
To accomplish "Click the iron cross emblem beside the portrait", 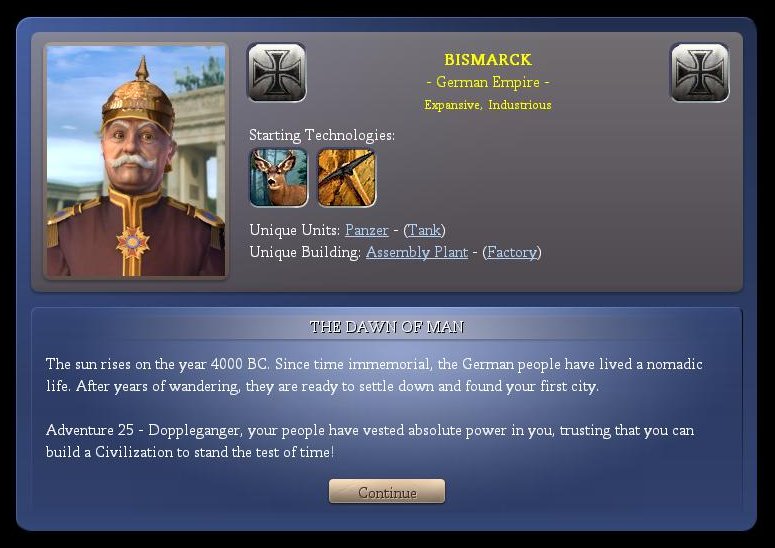I will click(x=277, y=72).
